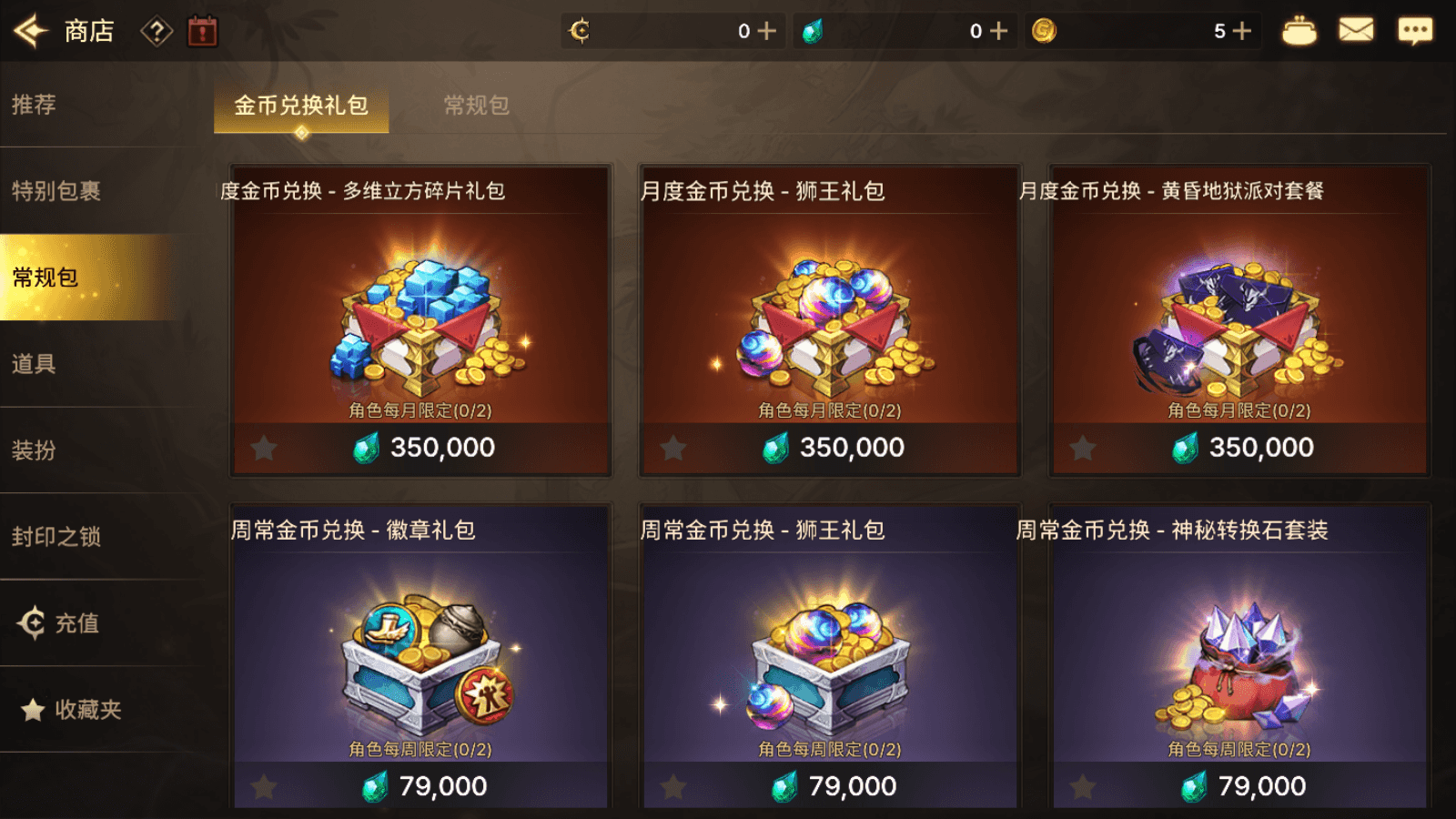
Task: Open the mail envelope icon
Action: (x=1358, y=30)
